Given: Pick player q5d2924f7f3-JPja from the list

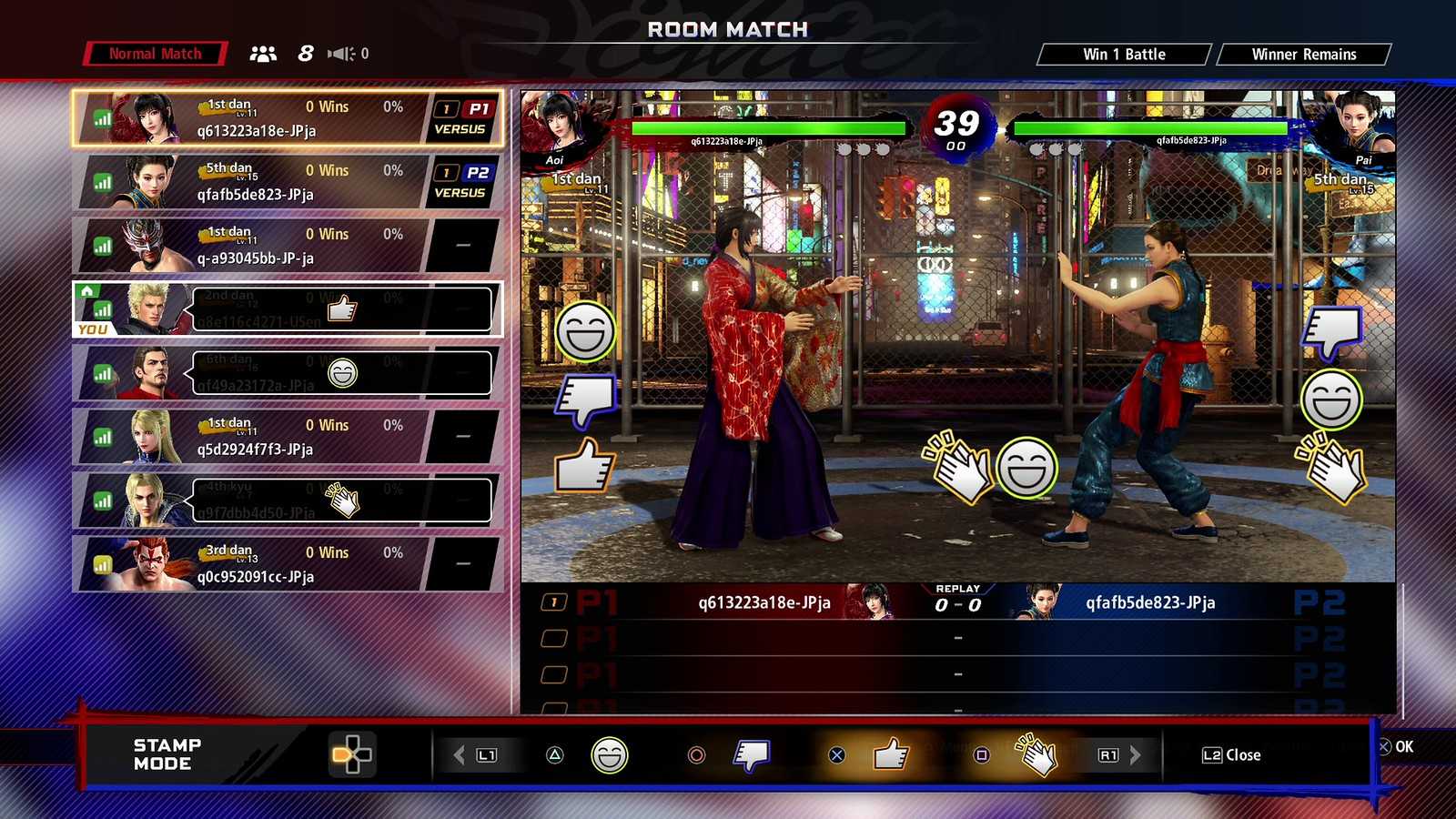Looking at the screenshot, I should tap(287, 437).
